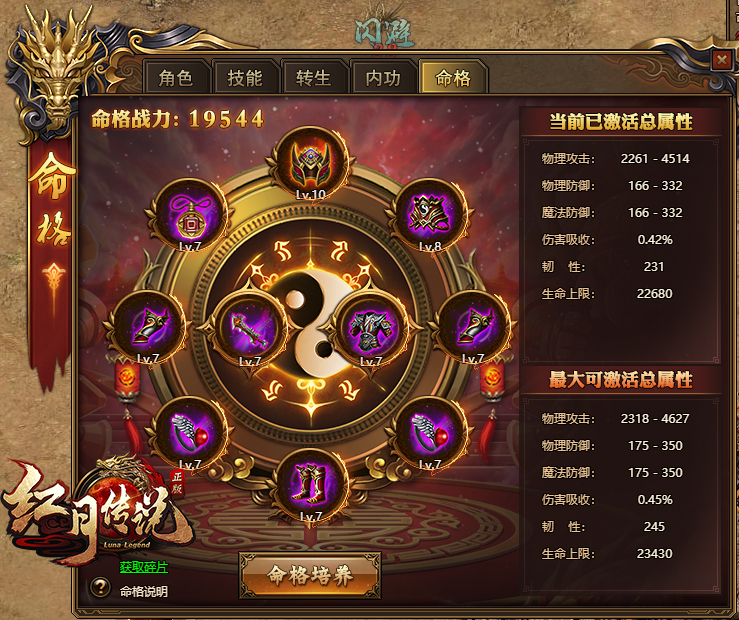This screenshot has width=739, height=620.
Task: Show the 内功 tab
Action: click(383, 78)
